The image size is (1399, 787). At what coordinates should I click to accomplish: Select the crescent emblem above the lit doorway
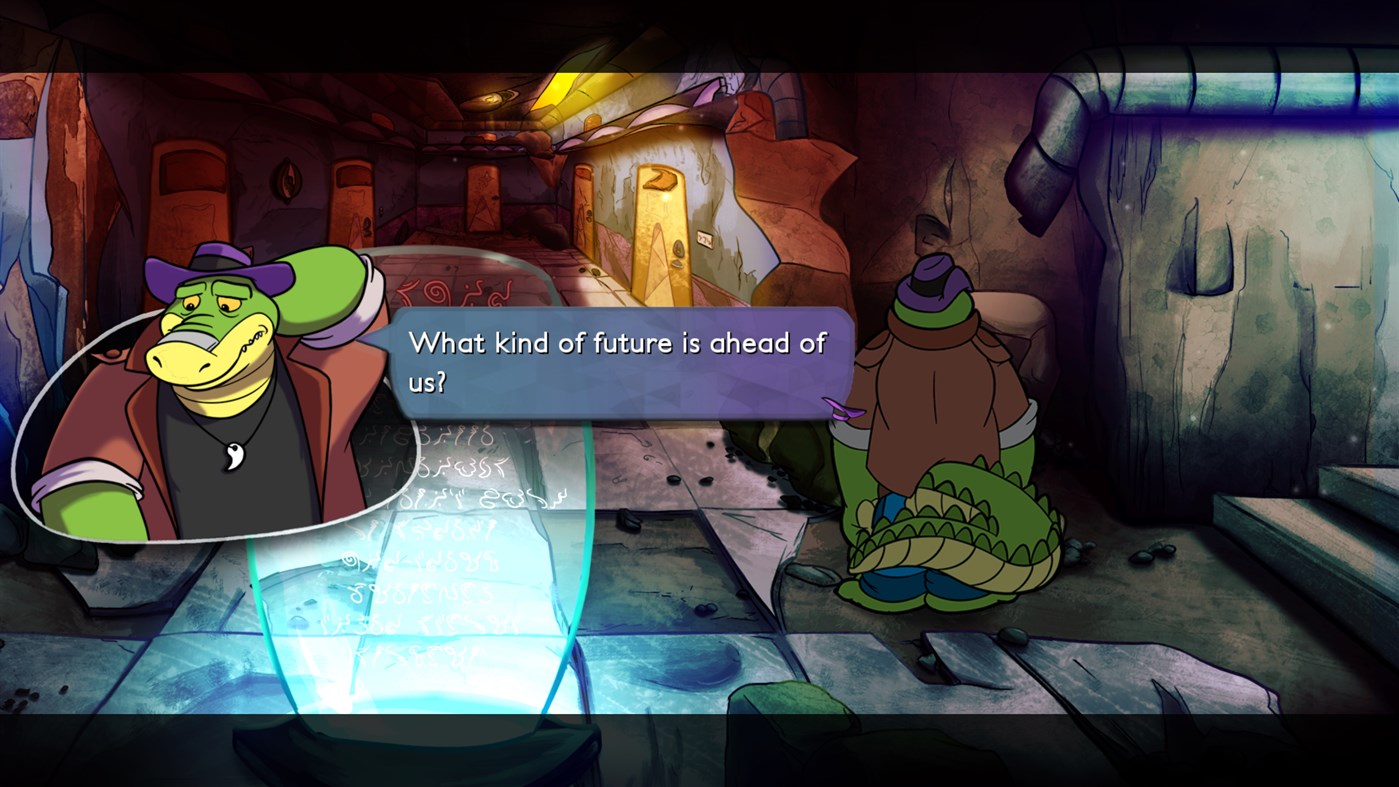660,180
